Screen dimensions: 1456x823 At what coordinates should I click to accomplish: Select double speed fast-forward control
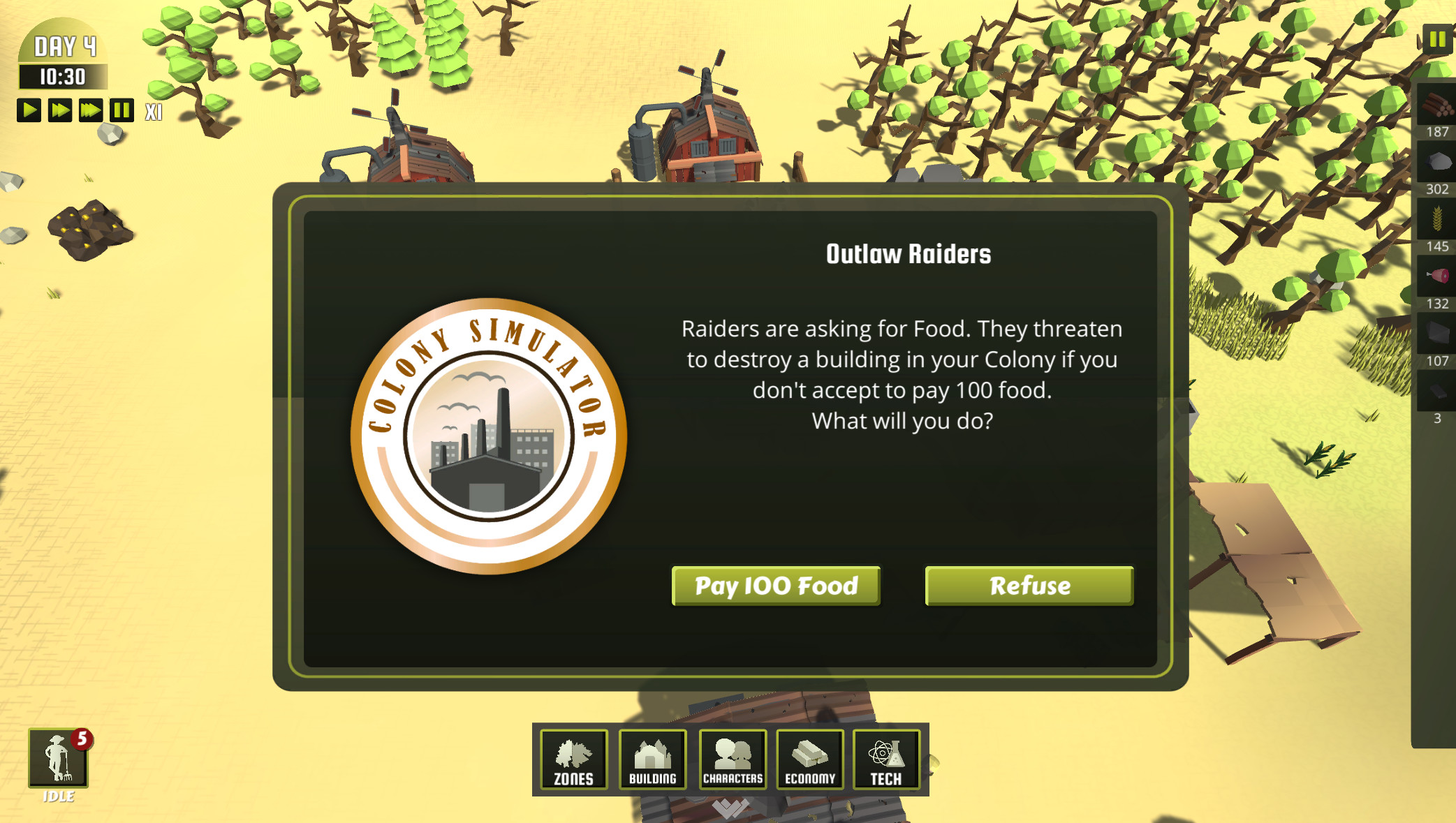59,110
